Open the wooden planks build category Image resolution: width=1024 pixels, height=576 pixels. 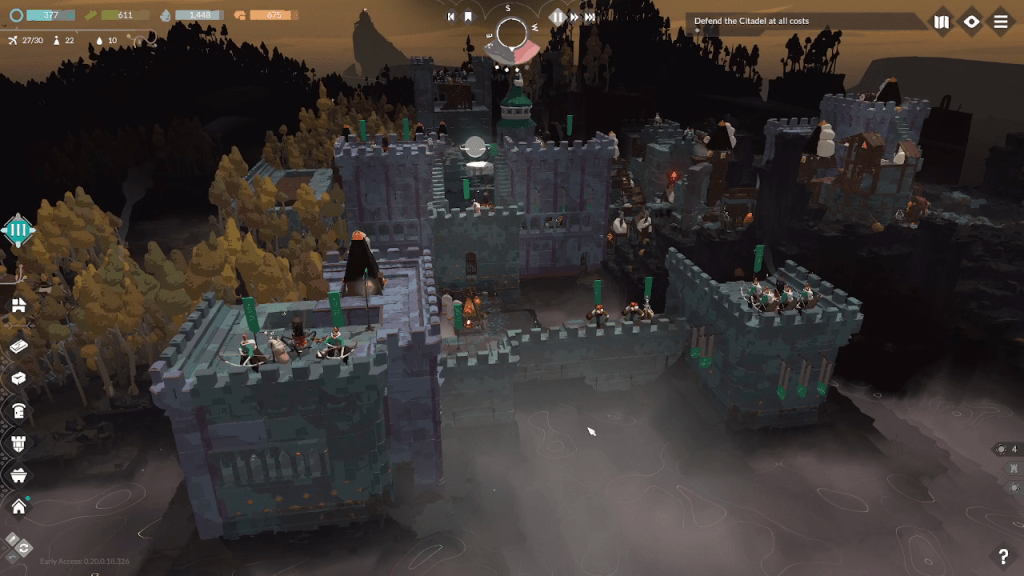(18, 346)
